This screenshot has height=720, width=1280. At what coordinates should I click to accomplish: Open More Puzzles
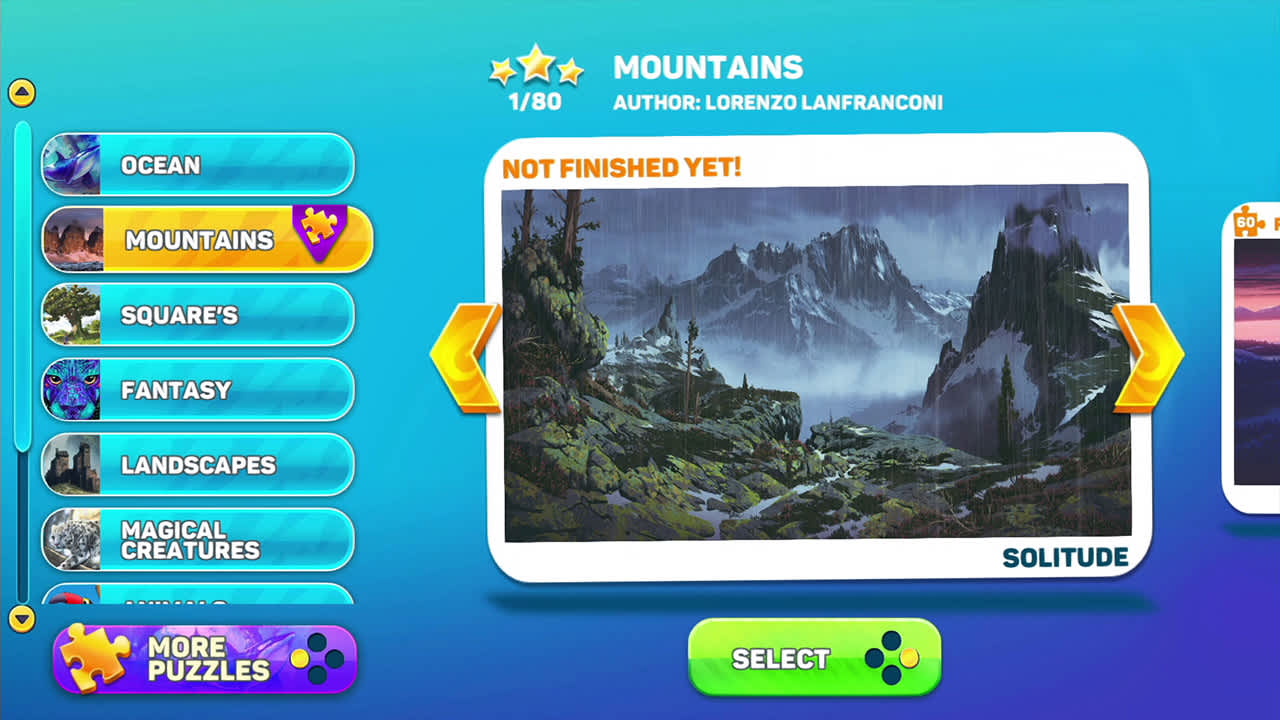click(205, 657)
